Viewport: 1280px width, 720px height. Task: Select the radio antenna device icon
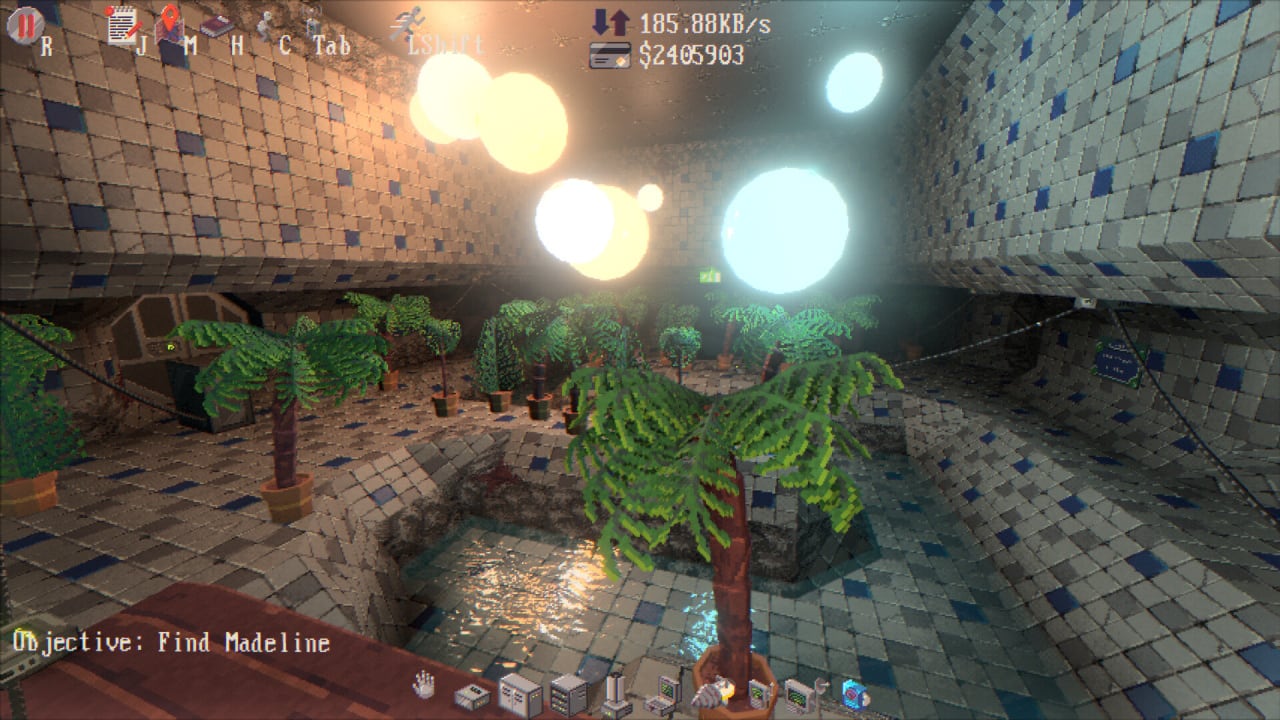pos(313,22)
